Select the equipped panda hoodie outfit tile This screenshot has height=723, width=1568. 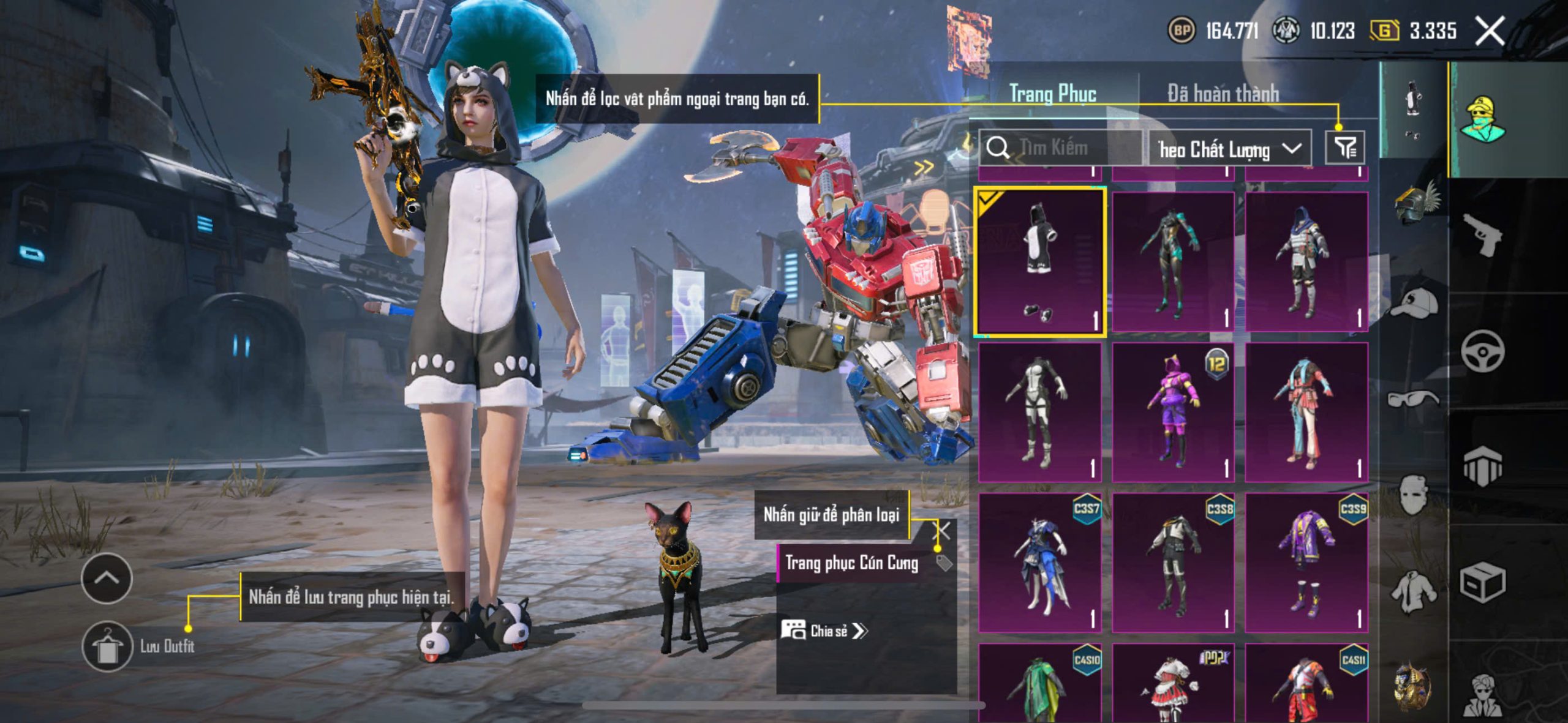pos(1040,262)
